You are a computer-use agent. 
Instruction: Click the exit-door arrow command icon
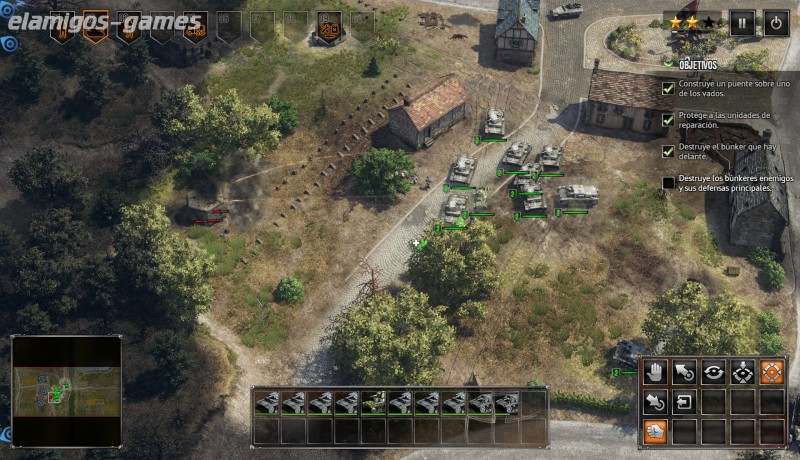coord(684,402)
